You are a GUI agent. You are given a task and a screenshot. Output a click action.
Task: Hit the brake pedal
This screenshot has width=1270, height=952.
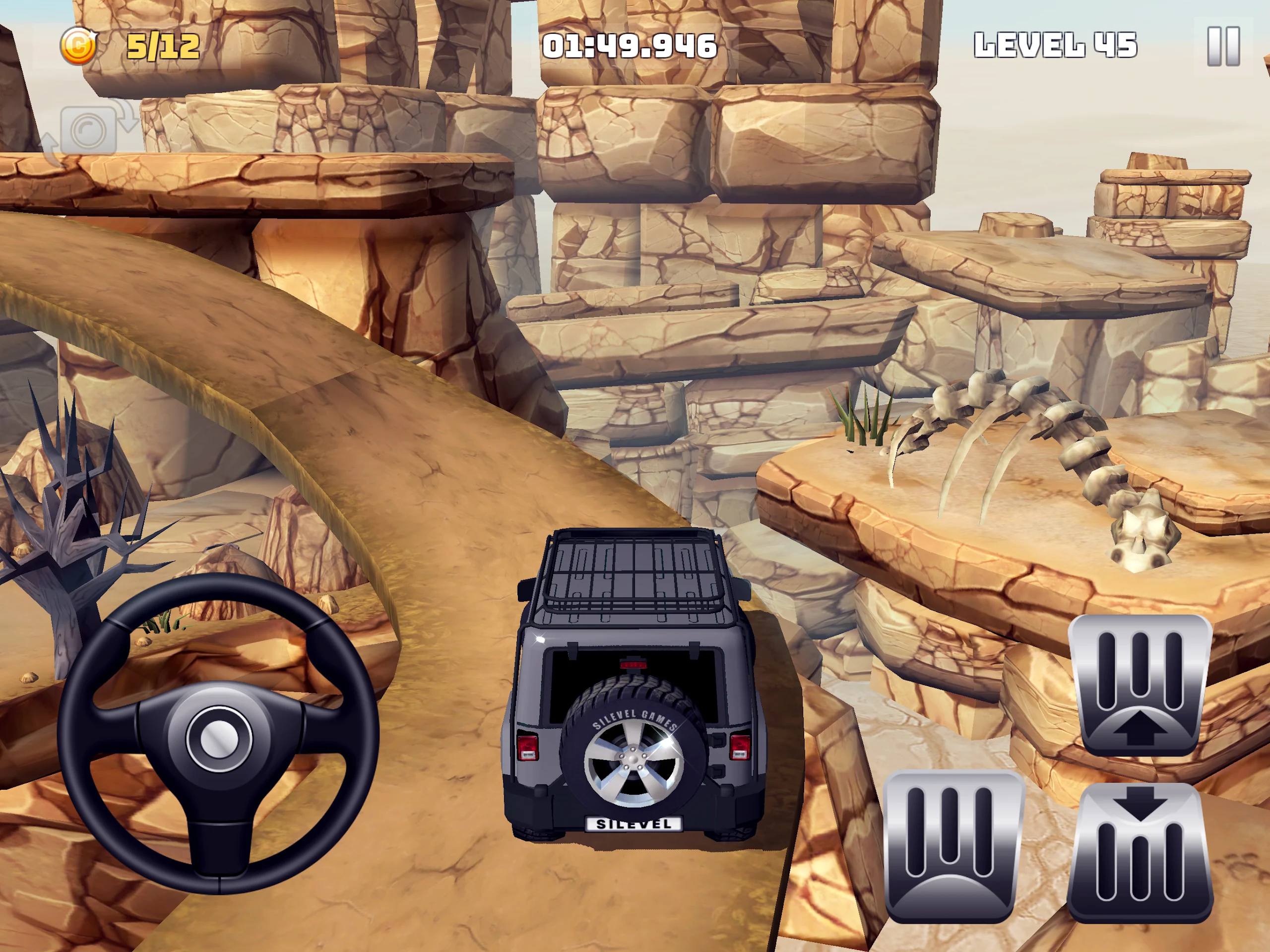point(953,846)
